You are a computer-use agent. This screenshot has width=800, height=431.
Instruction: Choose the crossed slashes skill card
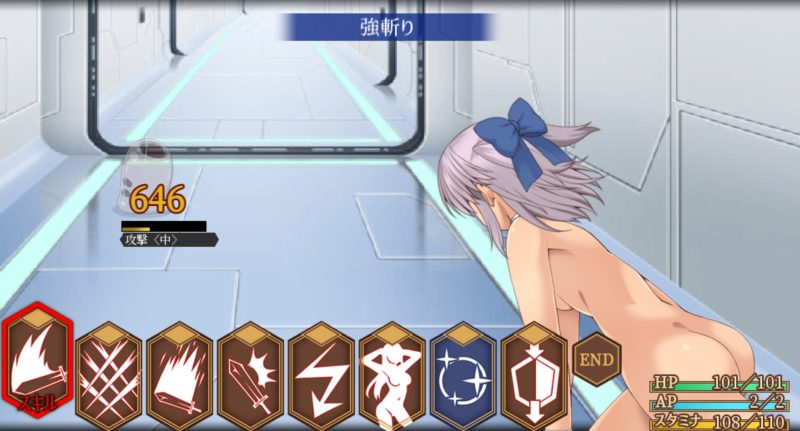pos(109,371)
